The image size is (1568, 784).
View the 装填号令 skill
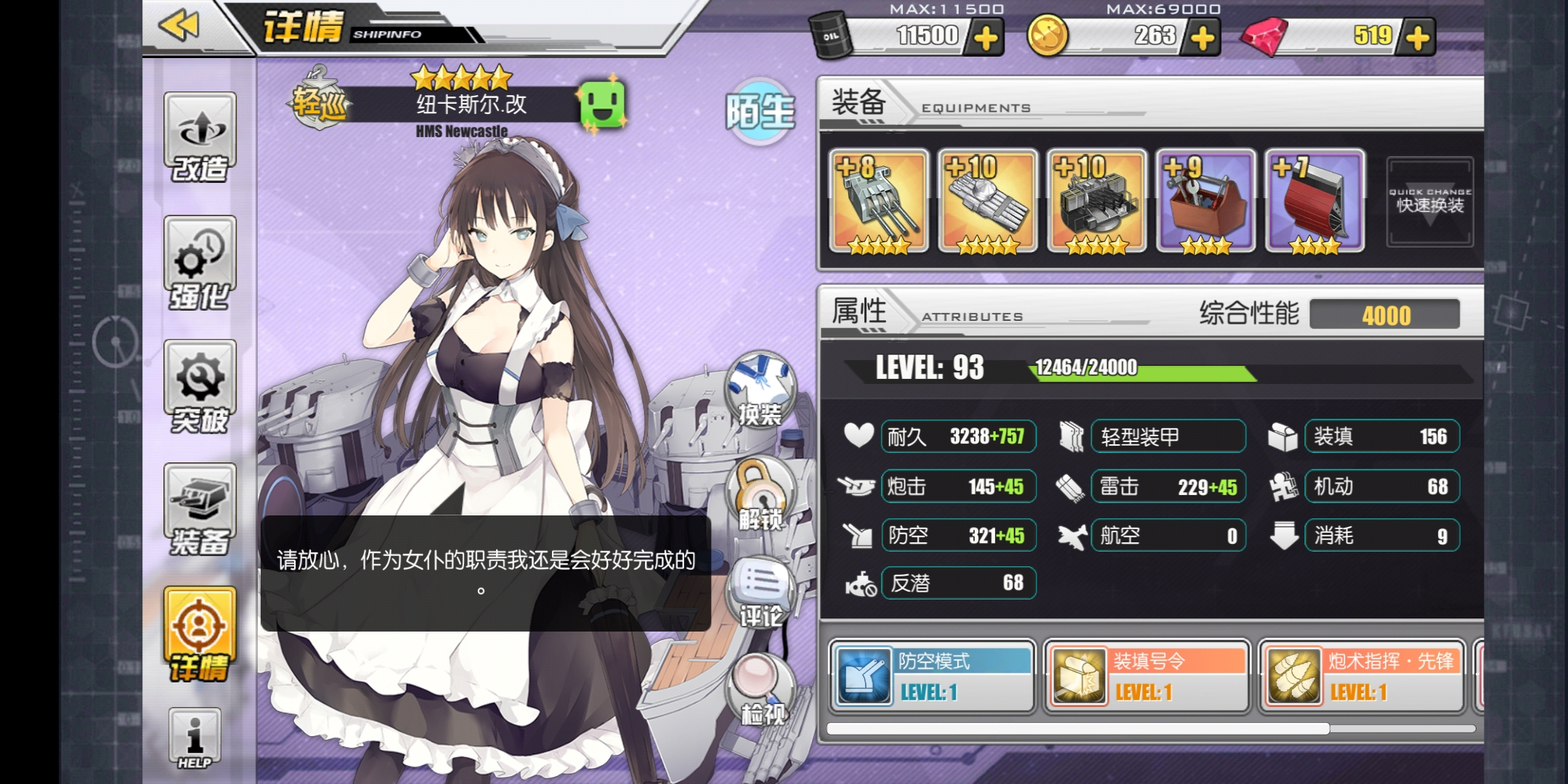point(1147,677)
